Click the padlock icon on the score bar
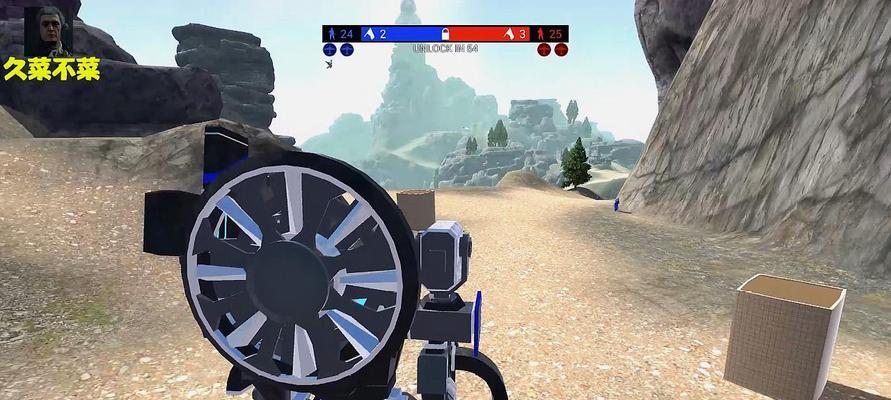891x400 pixels. point(446,33)
